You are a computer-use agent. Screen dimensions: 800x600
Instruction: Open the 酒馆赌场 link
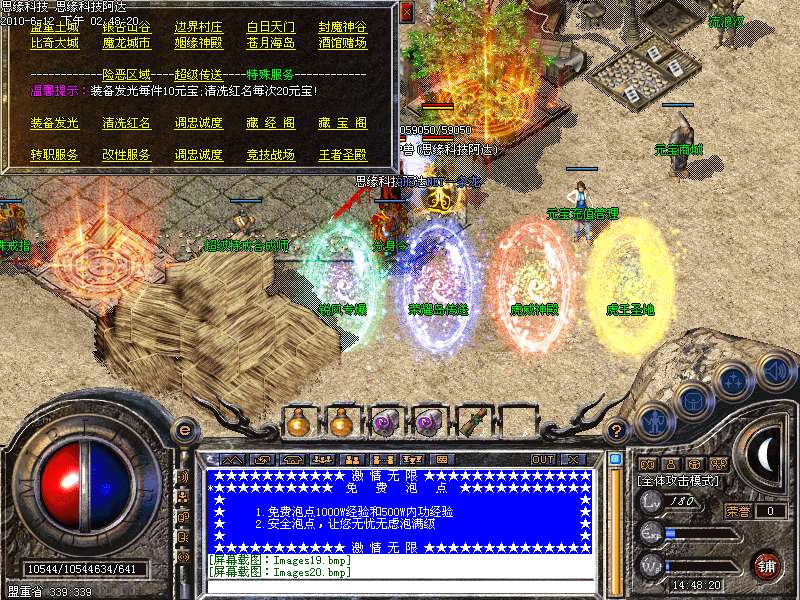[x=343, y=44]
